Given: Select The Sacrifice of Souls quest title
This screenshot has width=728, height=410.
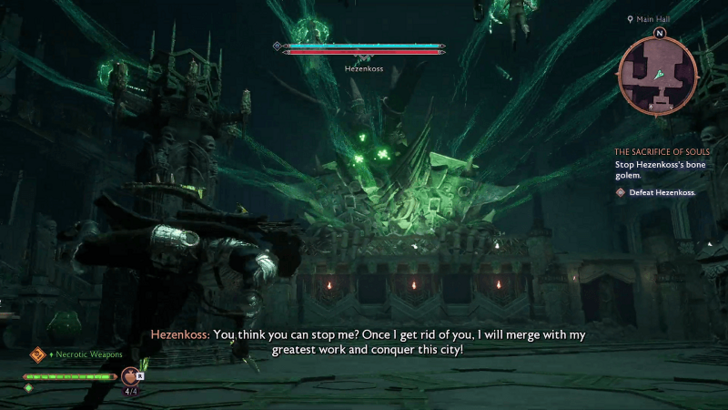Looking at the screenshot, I should click(x=661, y=151).
